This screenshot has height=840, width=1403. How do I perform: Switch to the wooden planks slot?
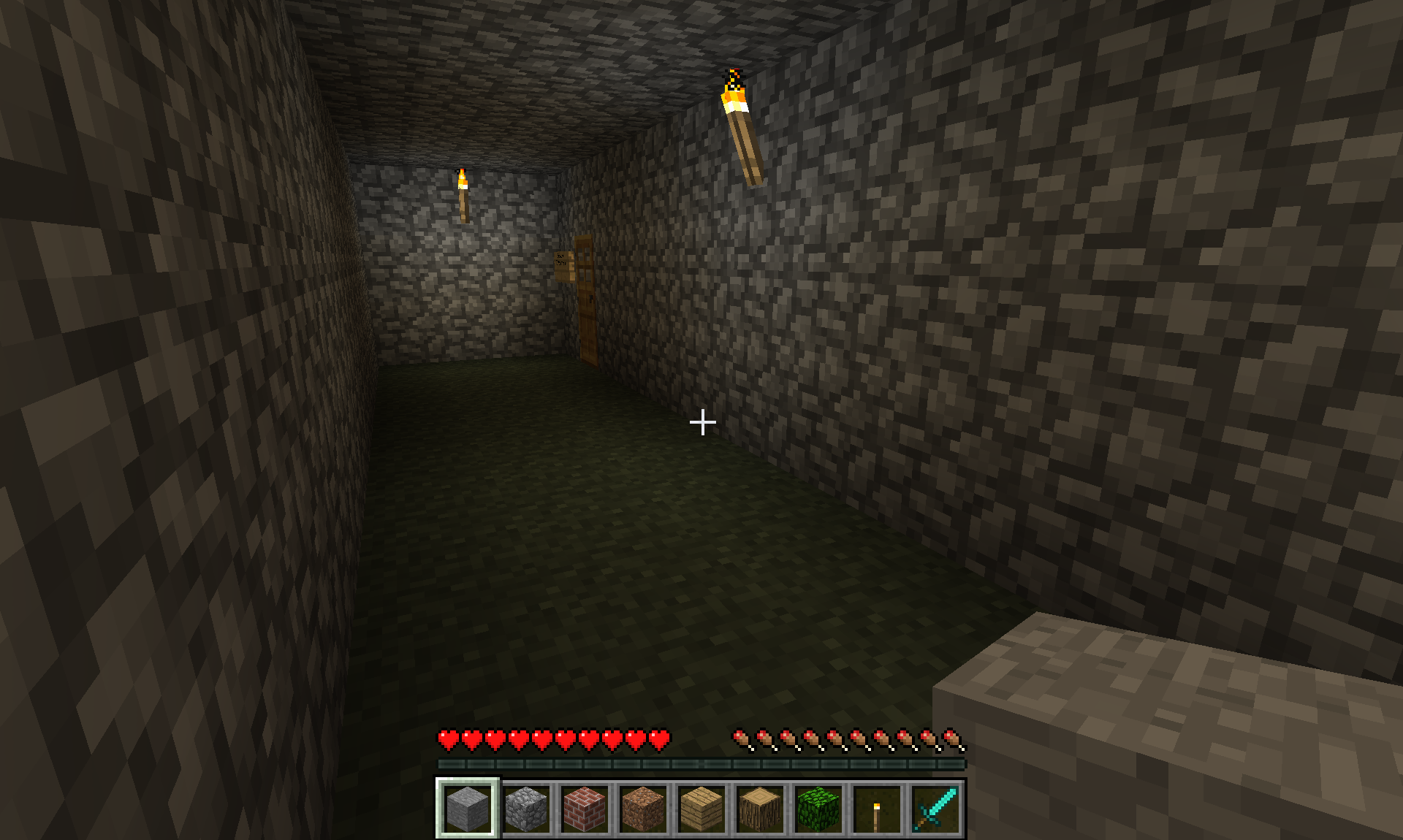(x=701, y=808)
